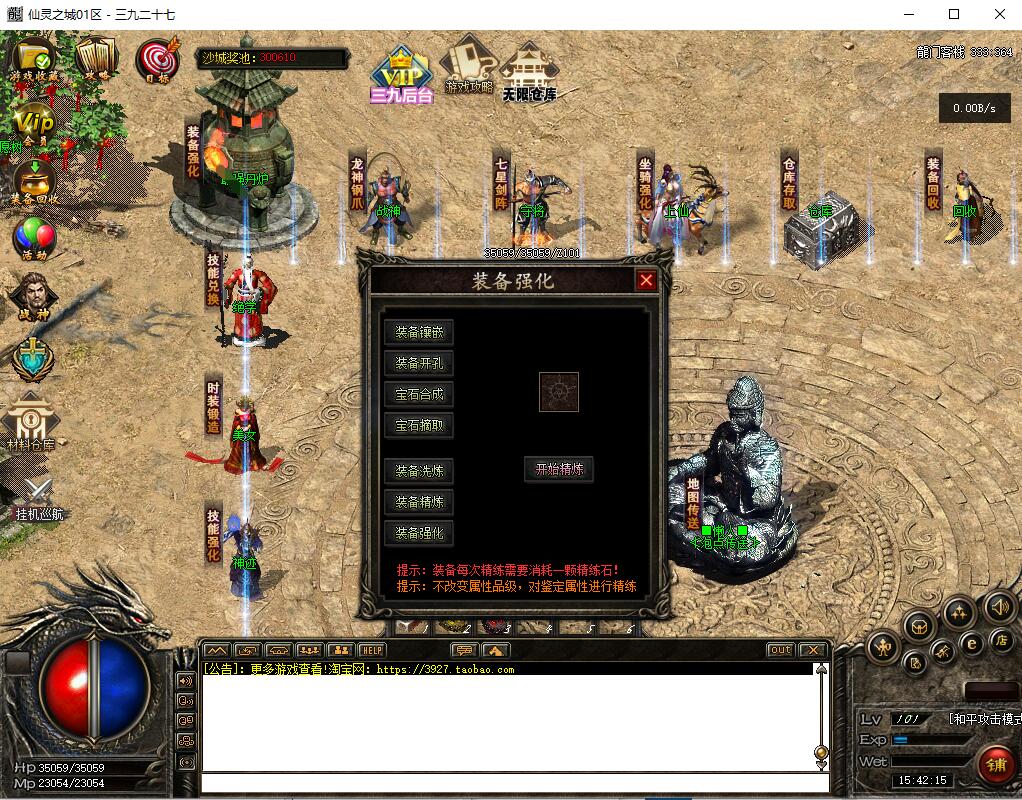Image resolution: width=1022 pixels, height=800 pixels.
Task: Open the 装备回收 pot icon
Action: click(34, 182)
